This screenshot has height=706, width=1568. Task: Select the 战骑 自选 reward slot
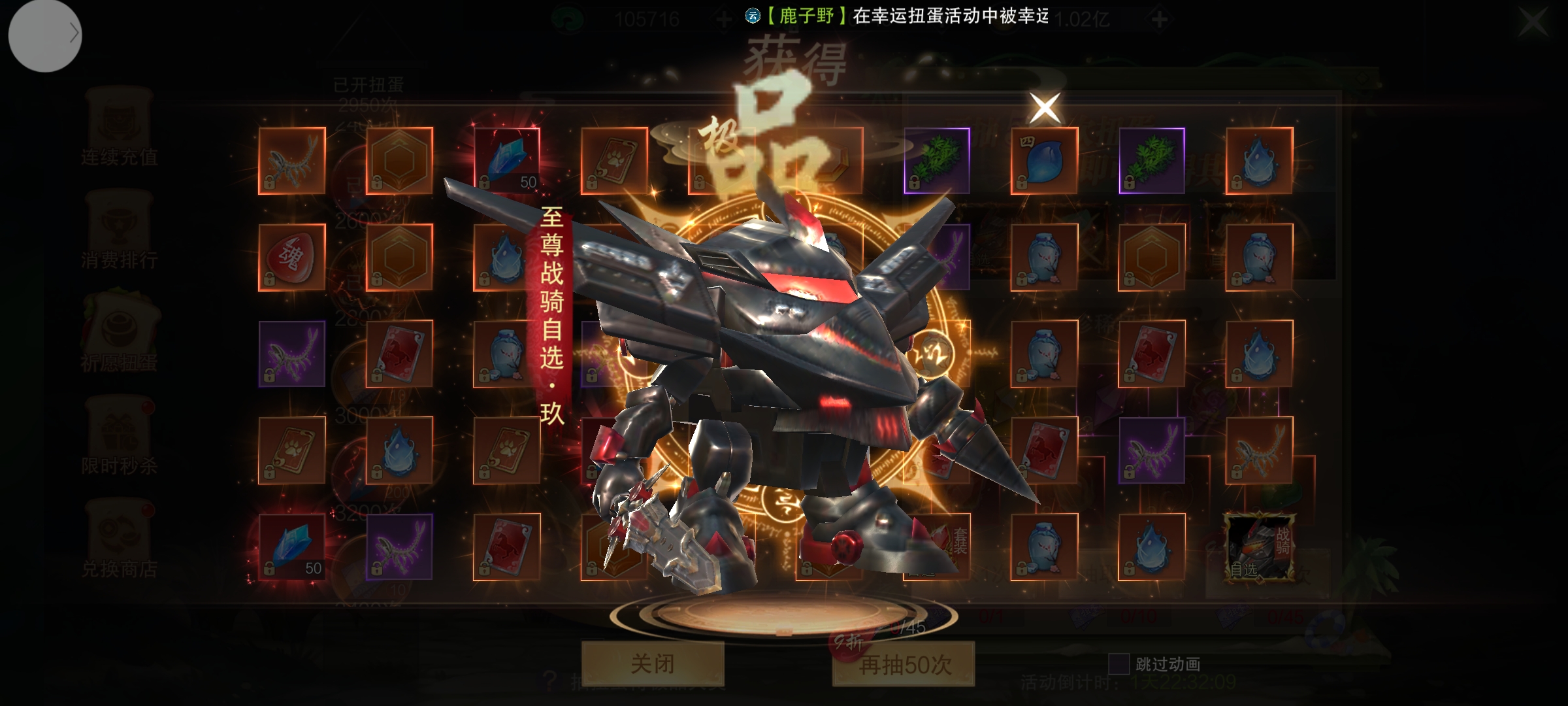point(1259,547)
